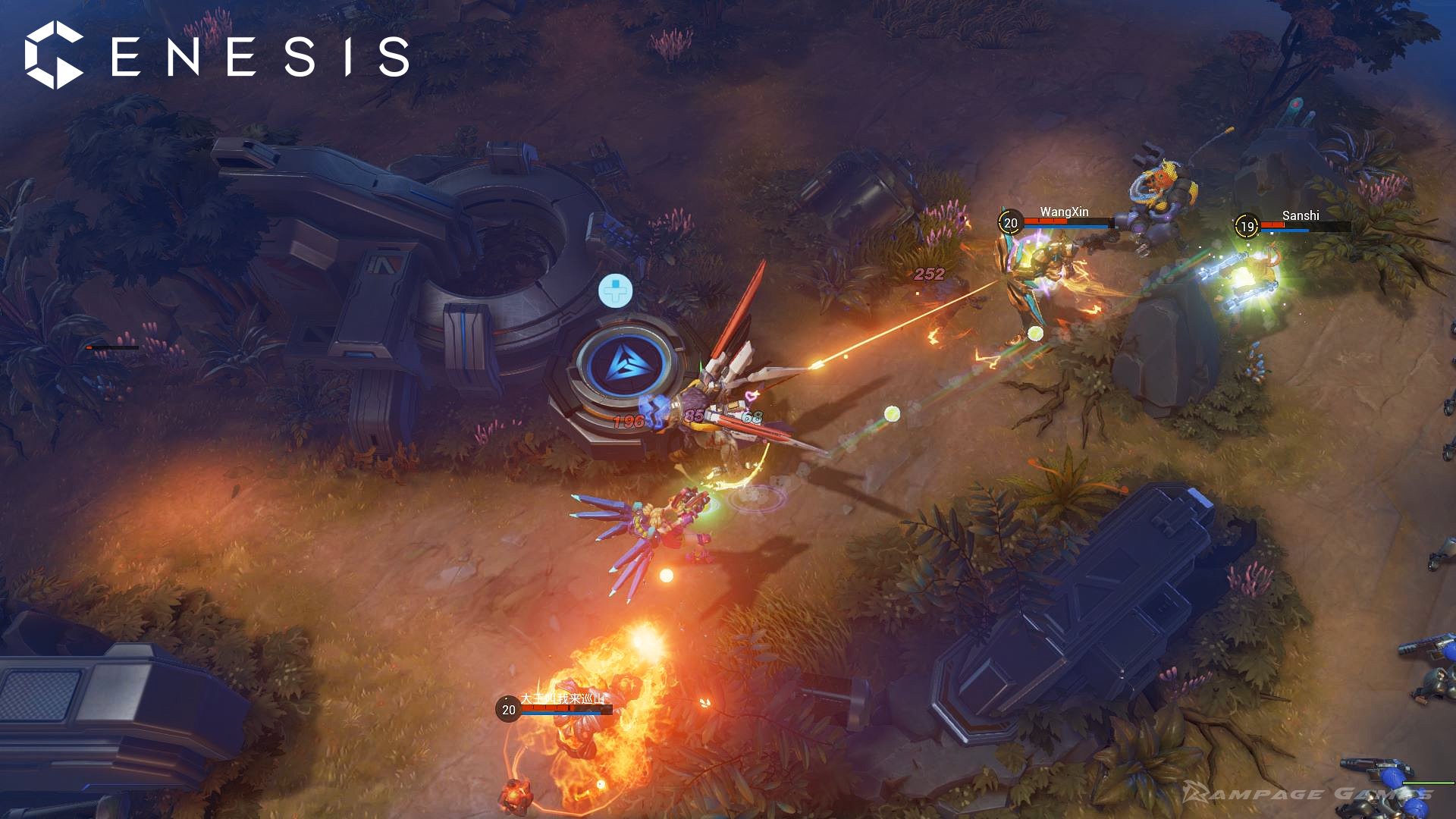Viewport: 1456px width, 819px height.
Task: Click Sanshi's level 19 badge icon
Action: coord(1246,224)
